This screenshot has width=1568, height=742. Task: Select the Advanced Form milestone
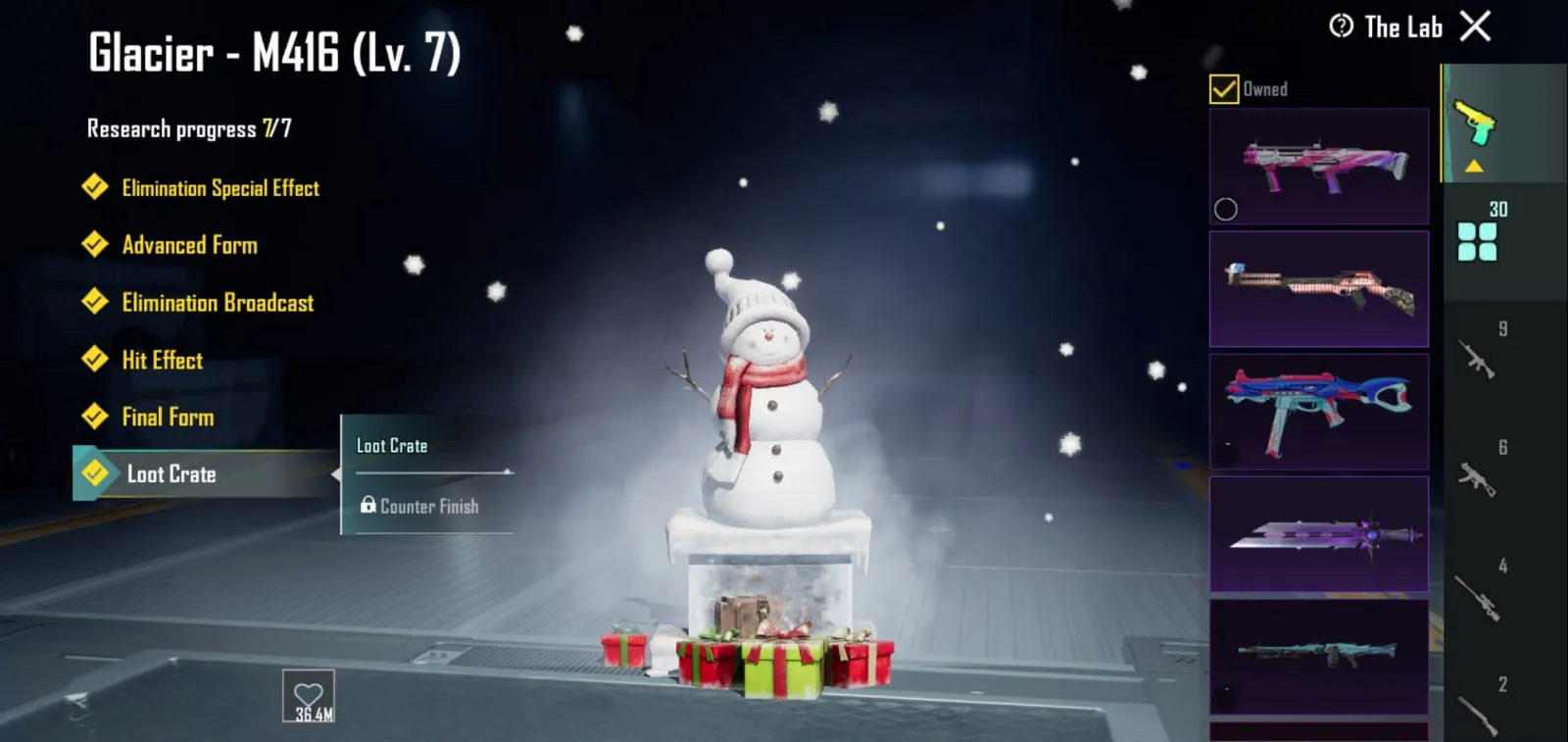click(x=189, y=245)
